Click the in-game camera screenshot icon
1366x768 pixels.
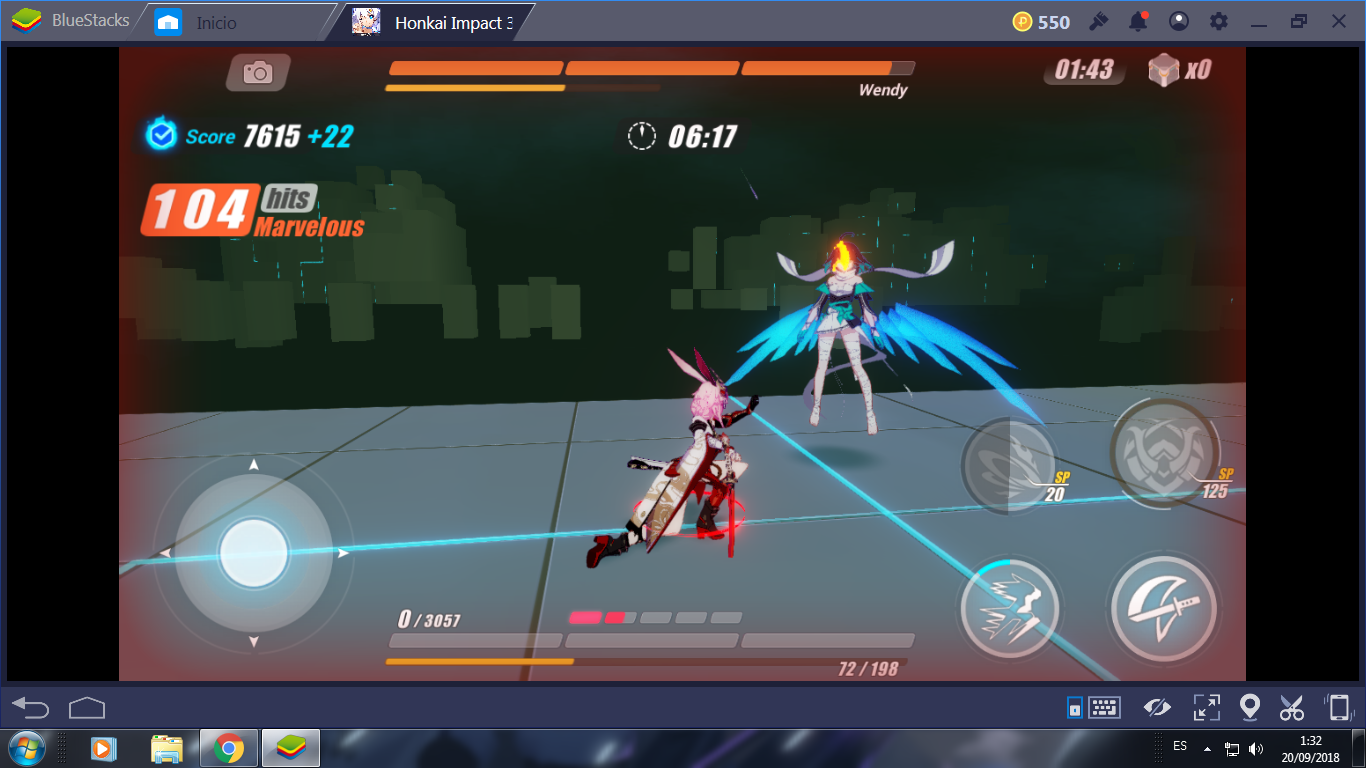pos(258,72)
